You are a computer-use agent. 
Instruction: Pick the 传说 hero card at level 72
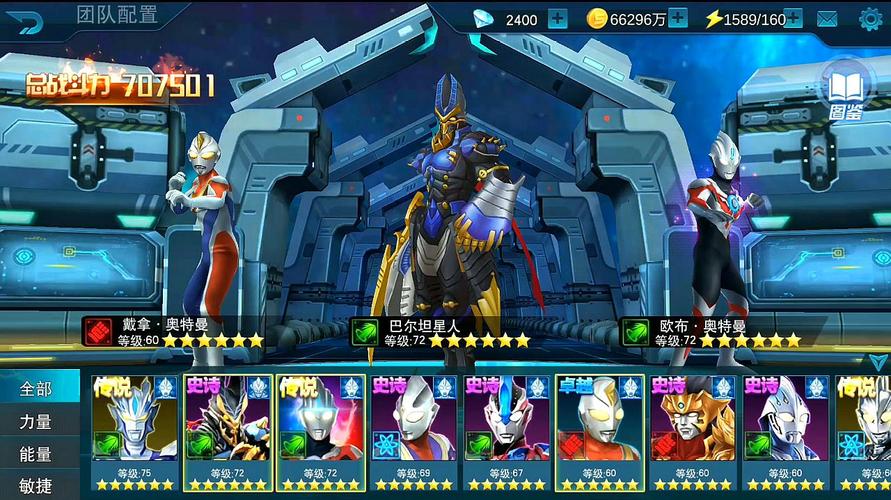pos(321,432)
